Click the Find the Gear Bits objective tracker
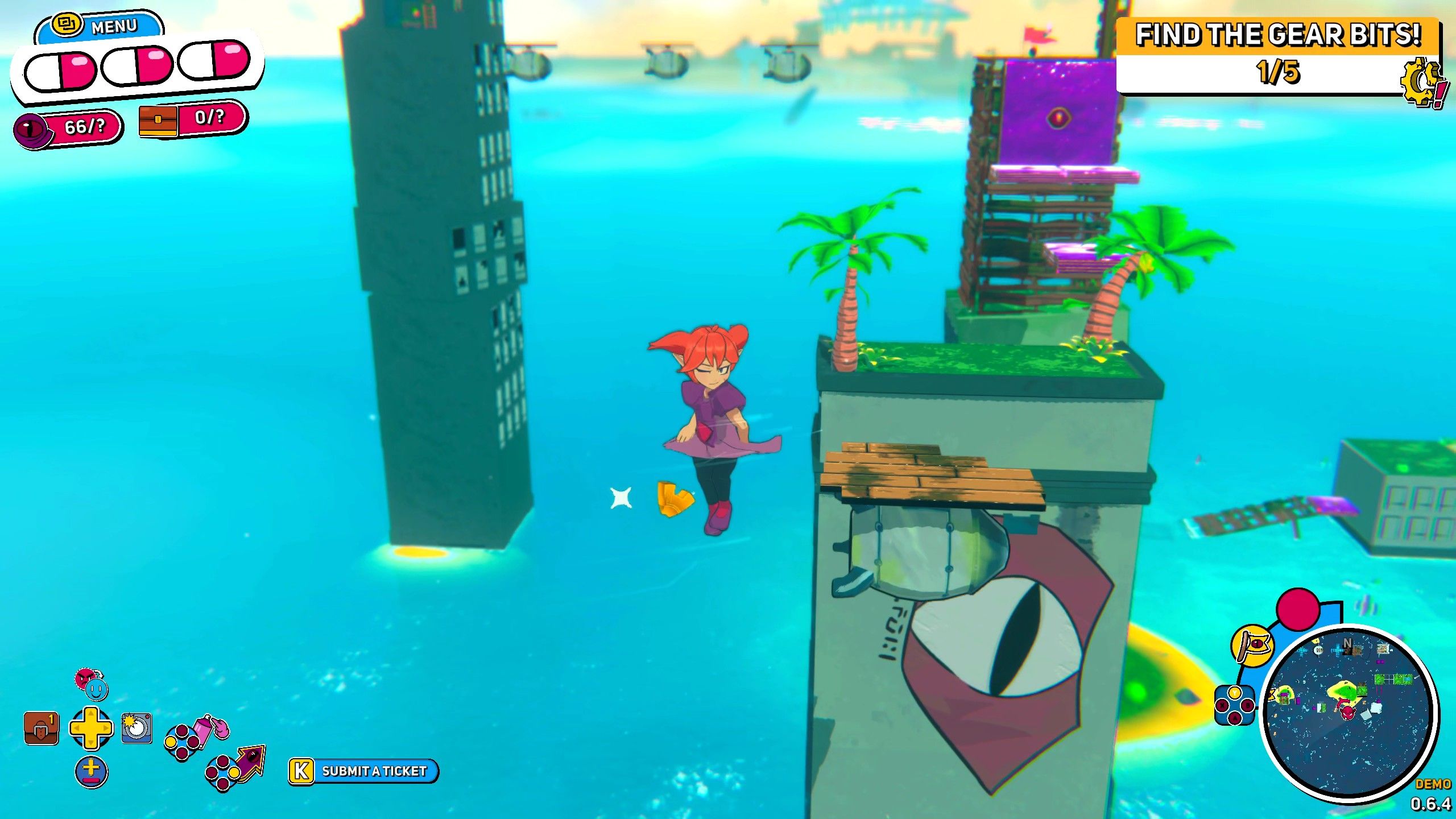 click(1276, 56)
